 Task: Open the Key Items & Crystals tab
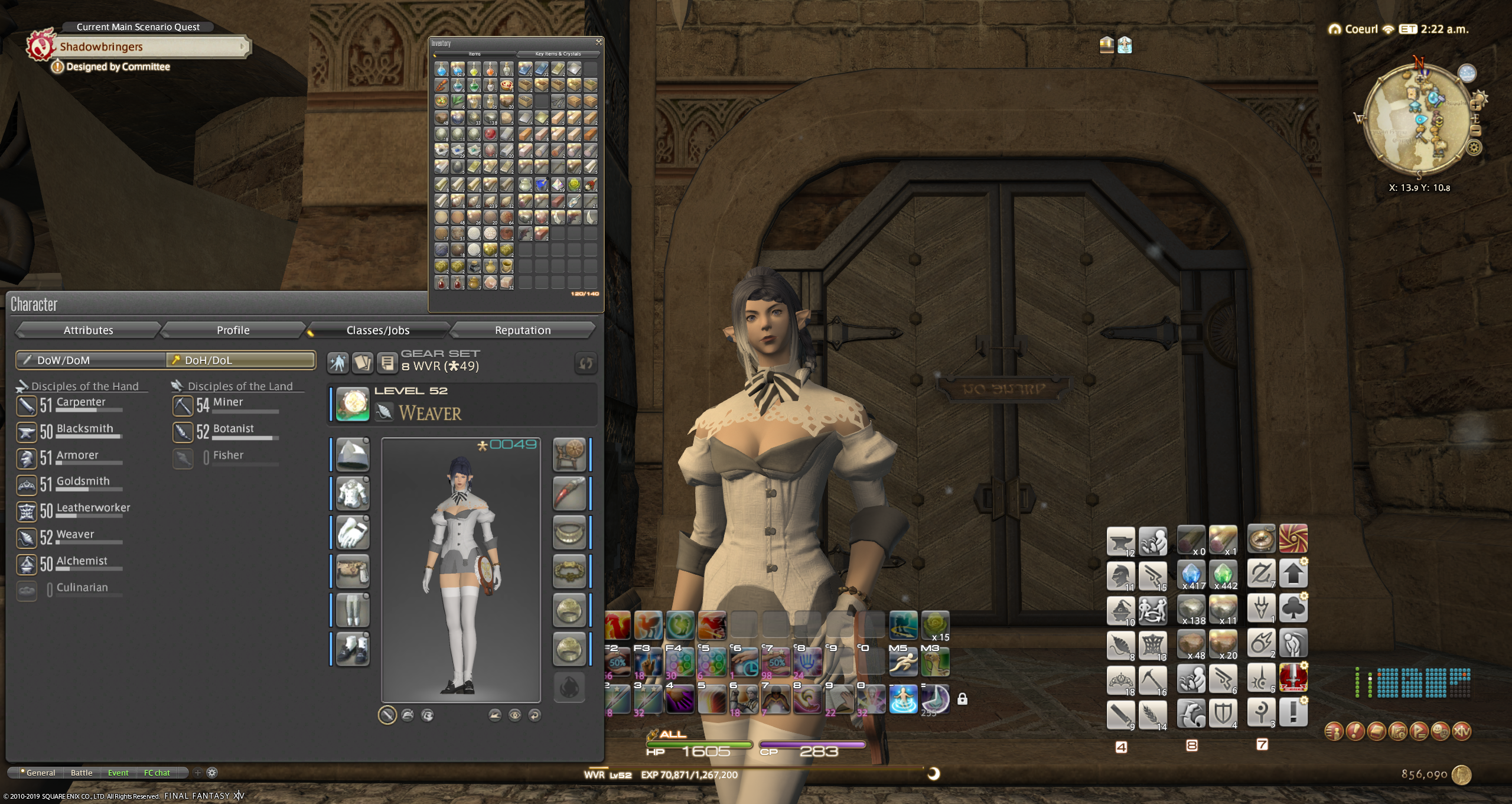pos(558,54)
